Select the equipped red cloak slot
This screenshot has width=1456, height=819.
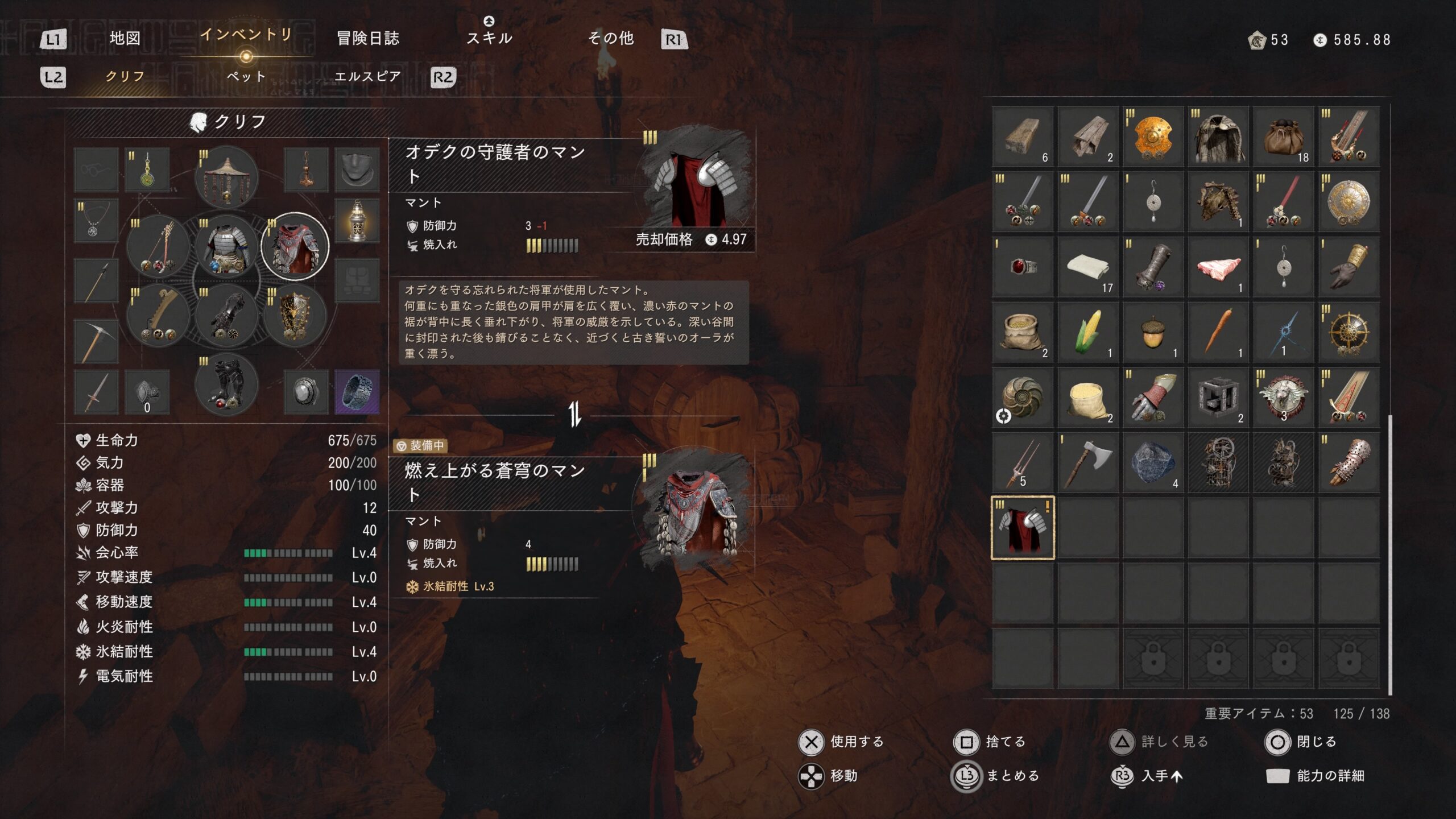tap(295, 247)
